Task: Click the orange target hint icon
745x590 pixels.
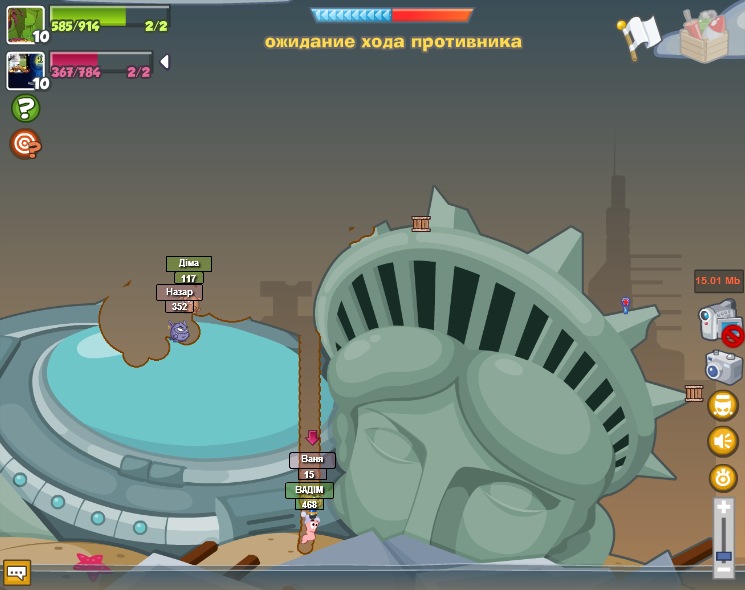Action: (x=25, y=145)
